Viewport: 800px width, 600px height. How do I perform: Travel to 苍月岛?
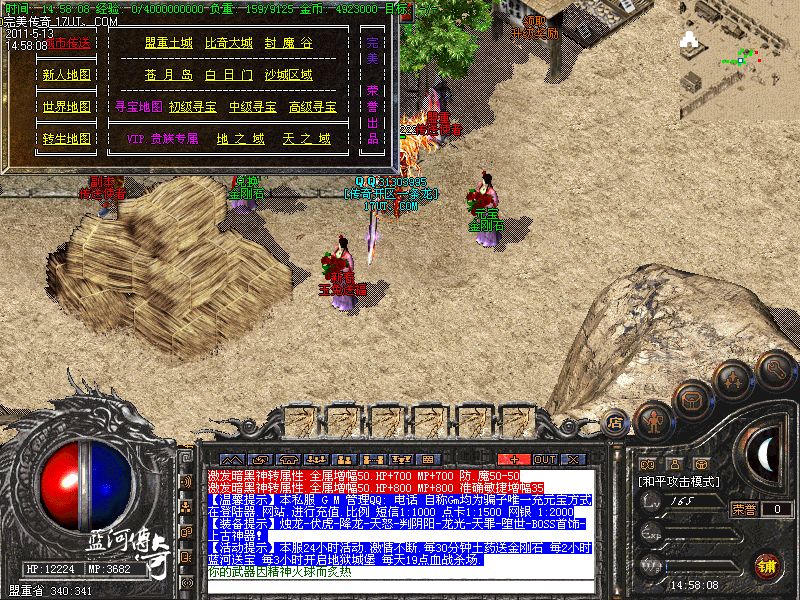(168, 75)
